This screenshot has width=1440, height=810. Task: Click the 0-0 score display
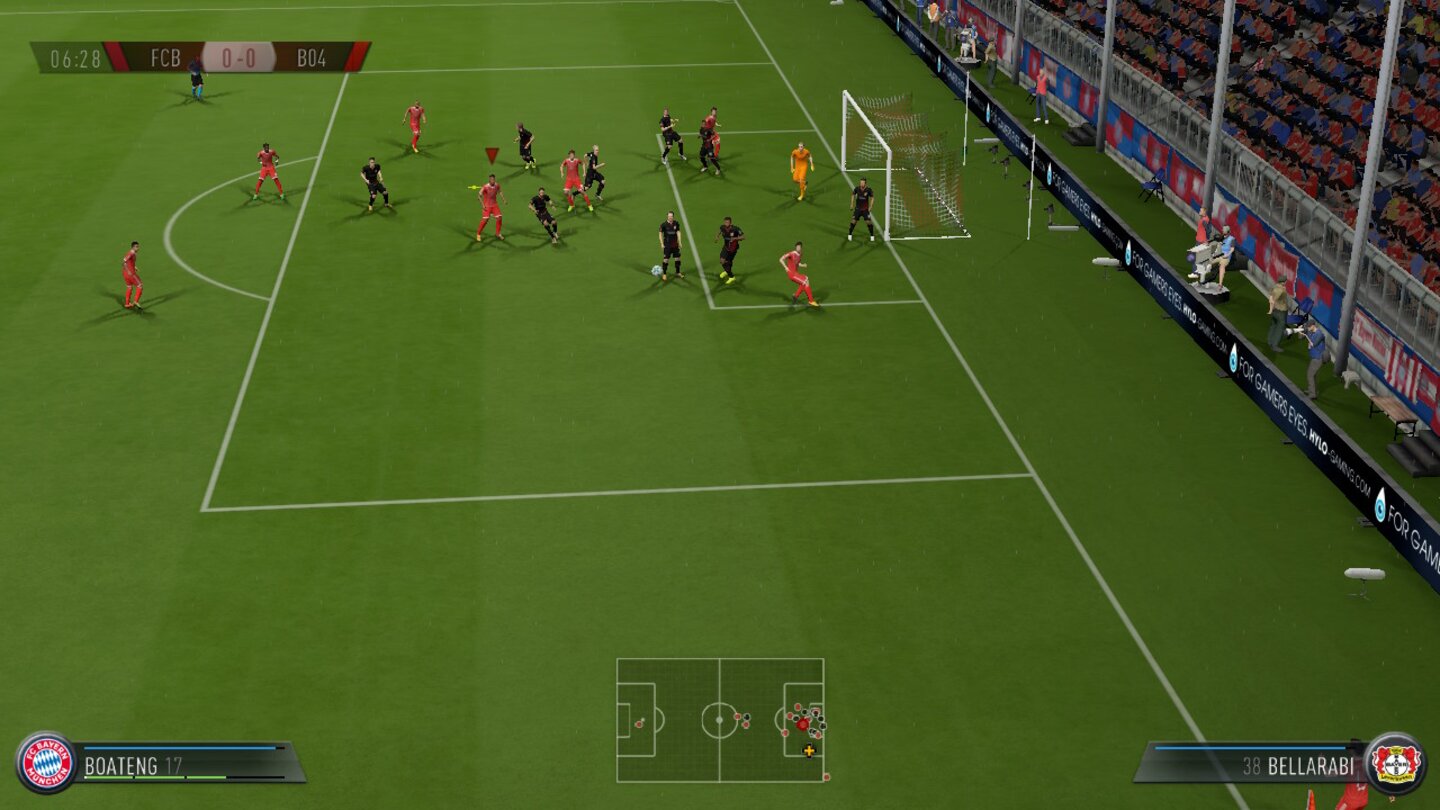pyautogui.click(x=242, y=57)
